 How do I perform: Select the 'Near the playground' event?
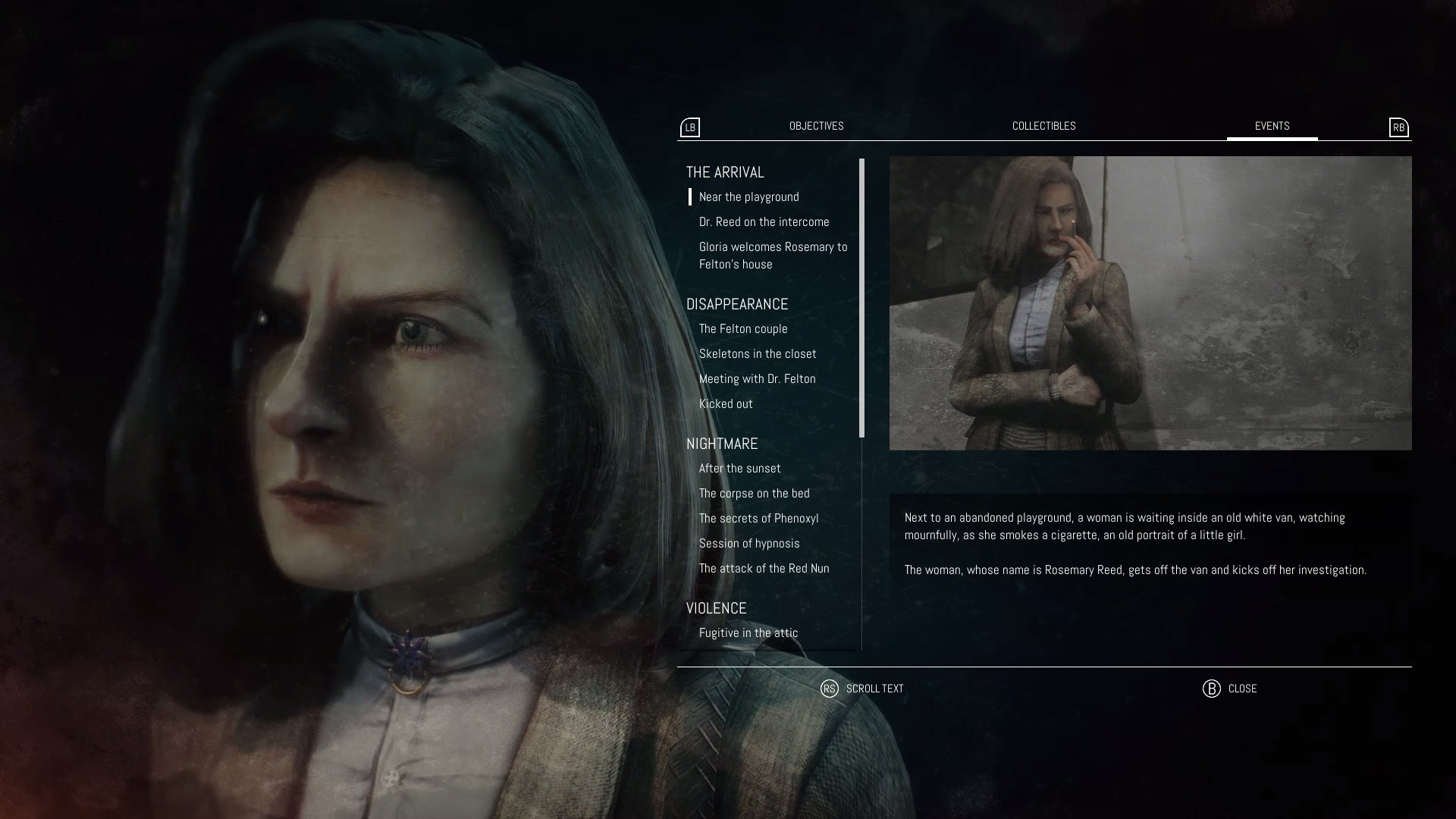point(748,196)
